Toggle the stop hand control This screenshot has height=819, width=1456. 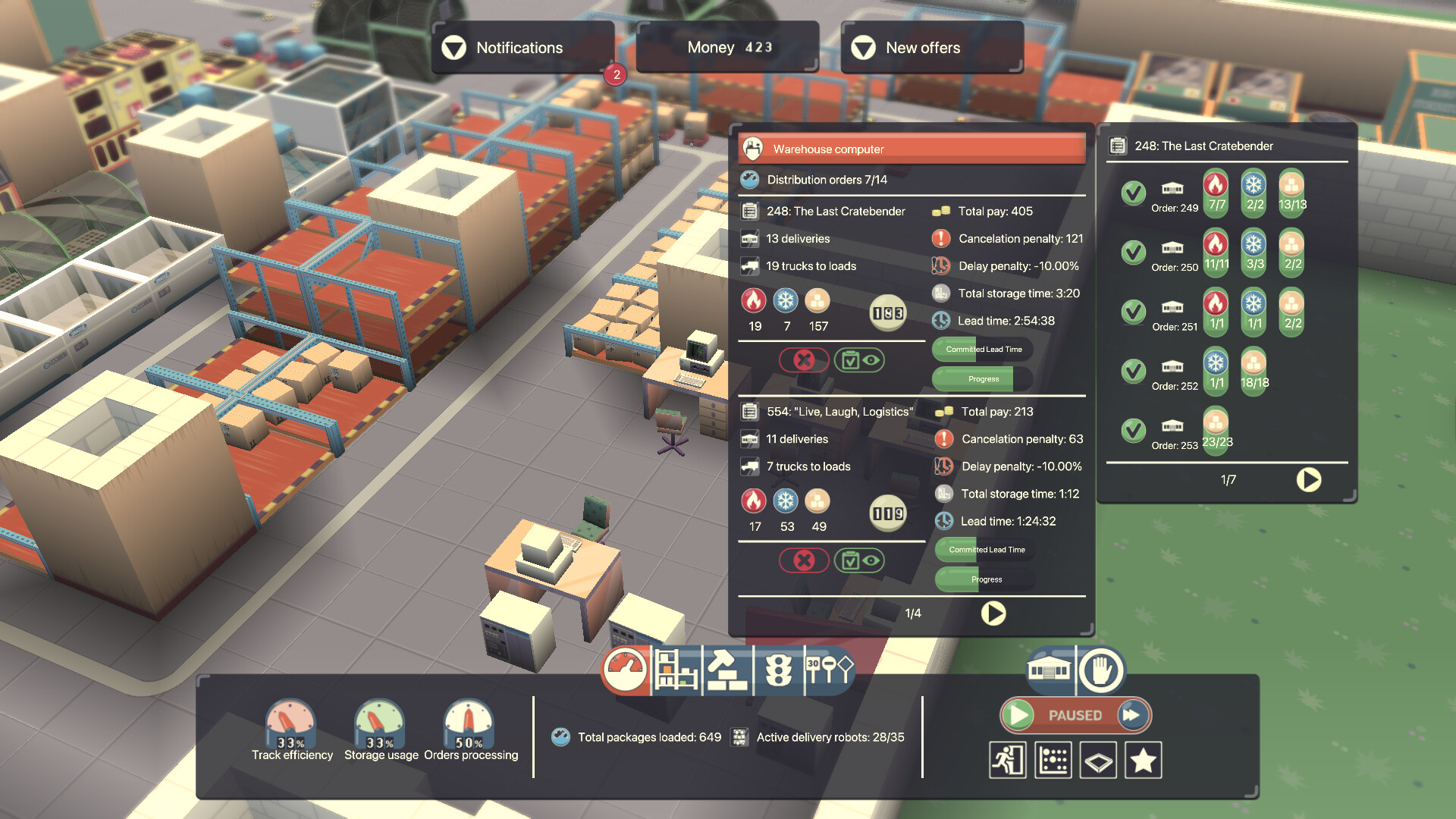[1100, 670]
